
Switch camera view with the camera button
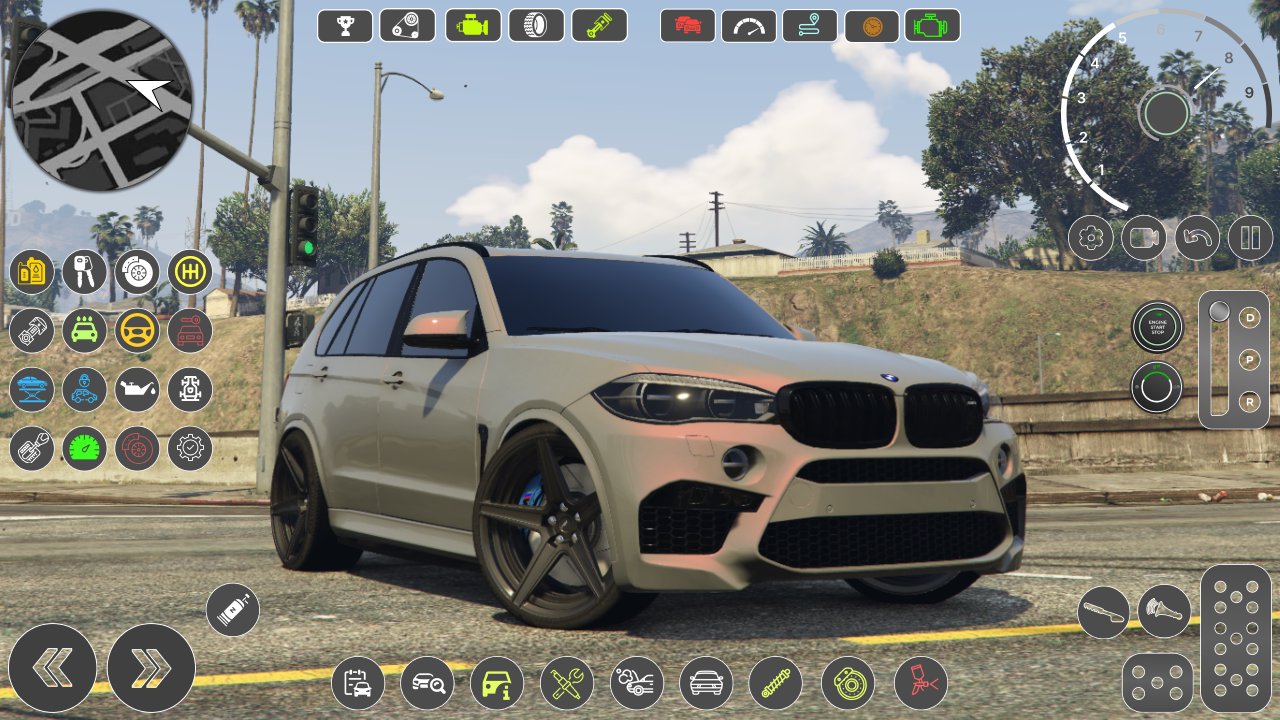[1144, 238]
